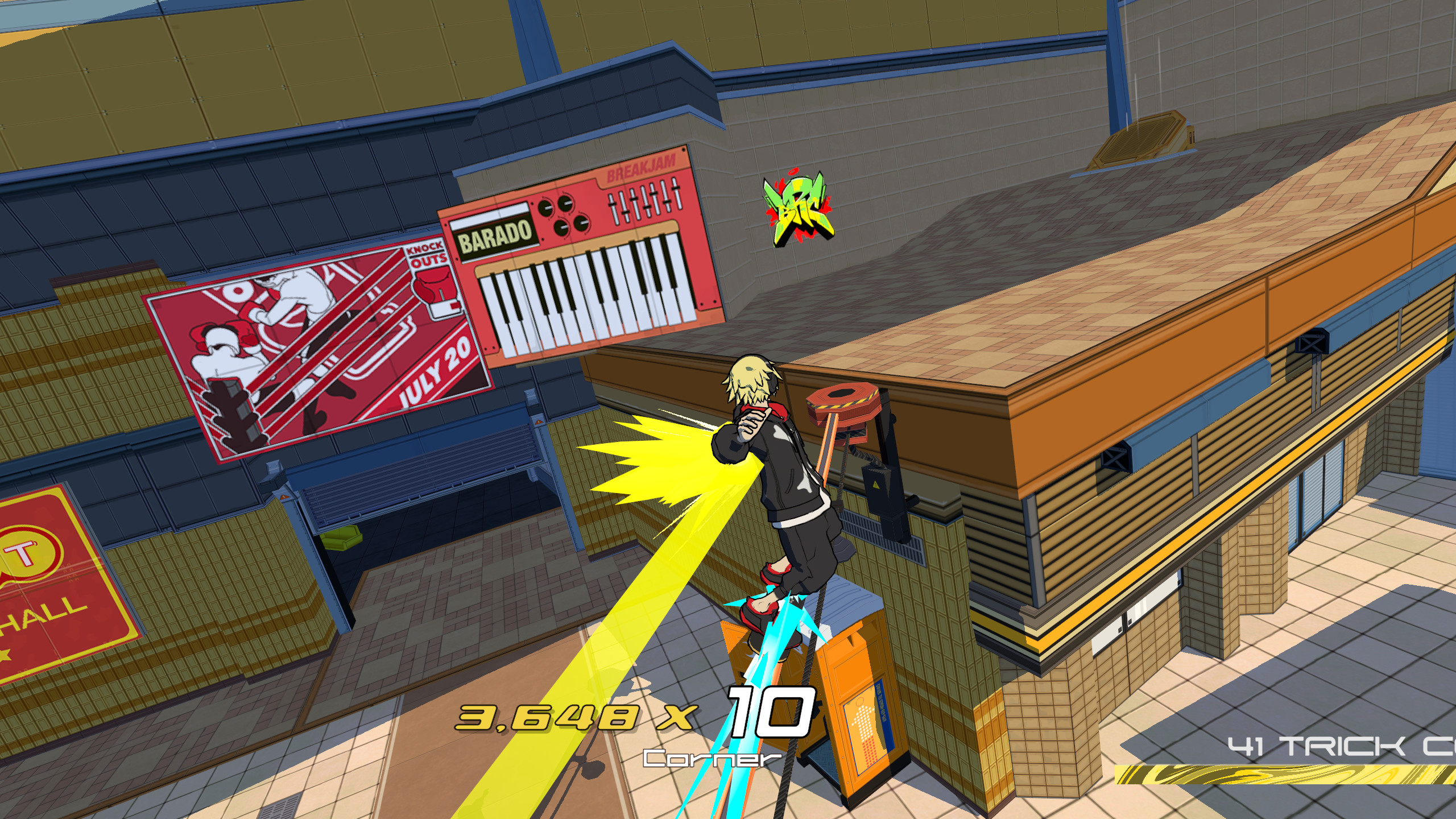Toggle the top-left knob on the synth billboard
Image resolution: width=1456 pixels, height=819 pixels.
pyautogui.click(x=546, y=208)
